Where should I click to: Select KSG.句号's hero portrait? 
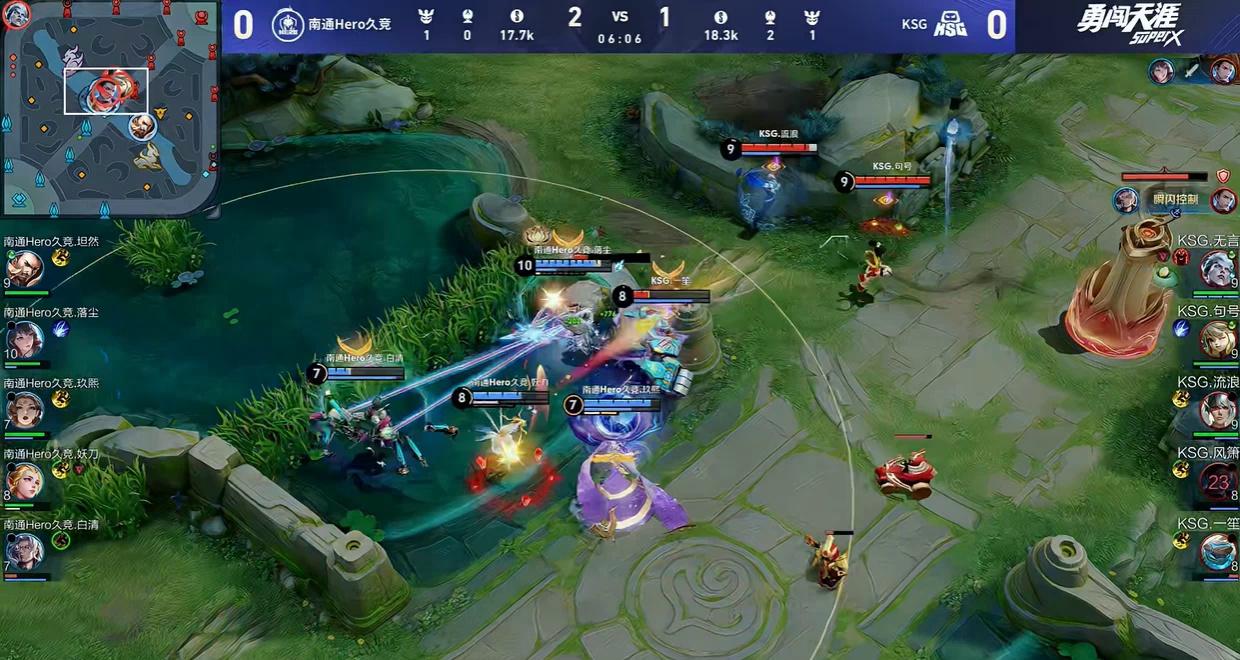pyautogui.click(x=1217, y=339)
